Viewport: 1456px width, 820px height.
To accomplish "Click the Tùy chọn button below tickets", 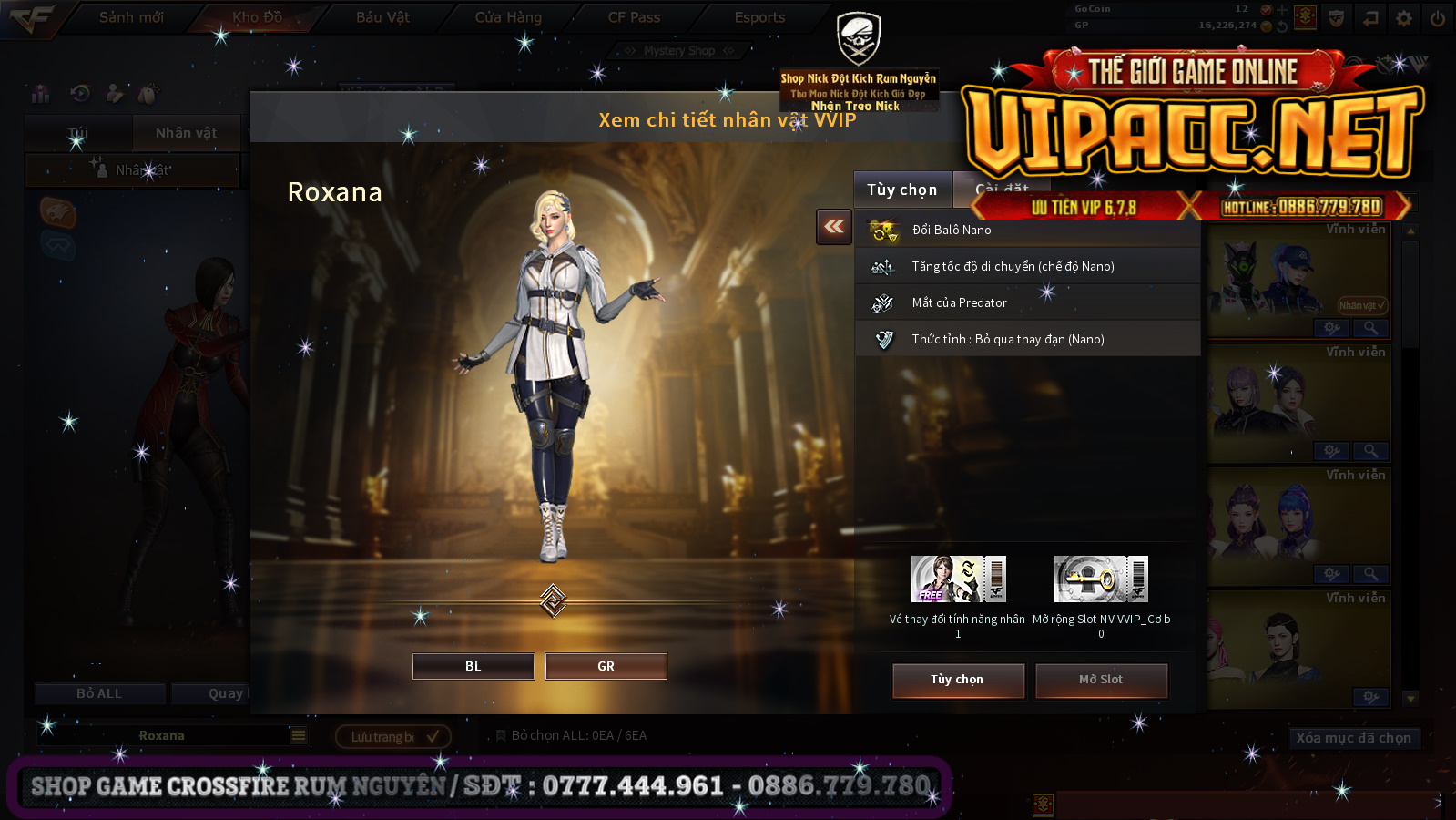I will click(x=958, y=680).
